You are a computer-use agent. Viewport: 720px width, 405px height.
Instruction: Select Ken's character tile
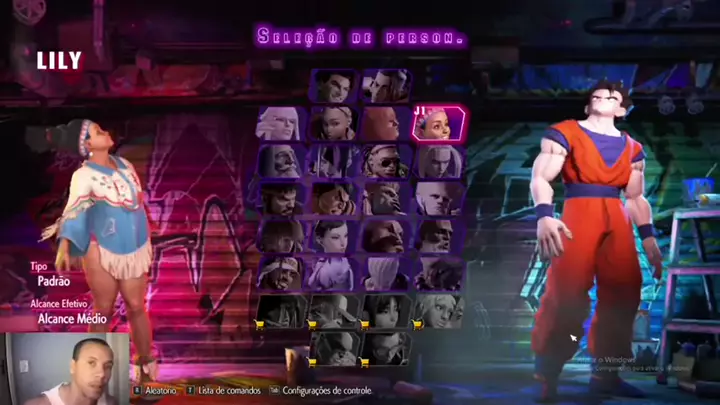point(281,235)
